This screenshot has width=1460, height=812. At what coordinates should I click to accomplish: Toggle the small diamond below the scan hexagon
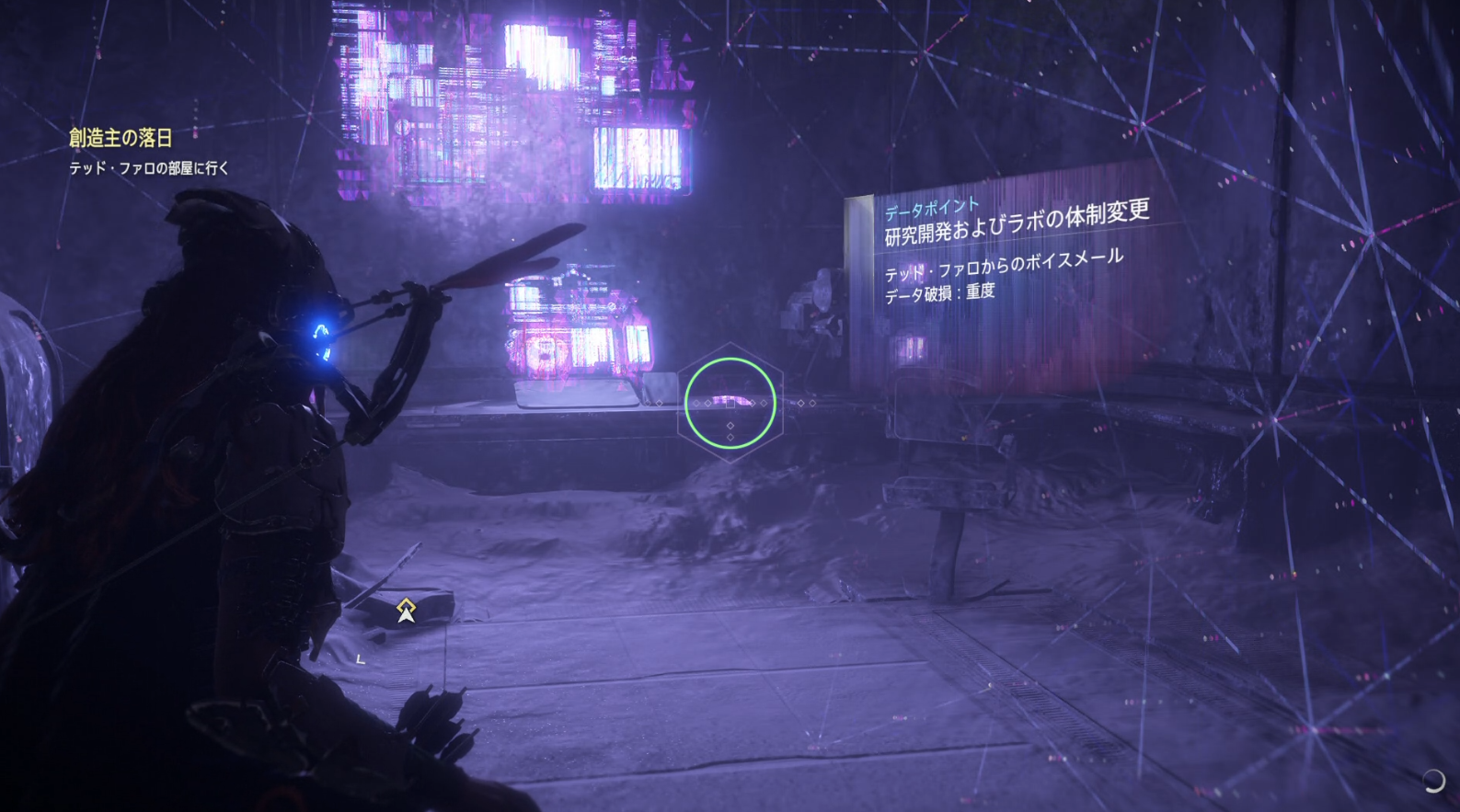coord(730,426)
